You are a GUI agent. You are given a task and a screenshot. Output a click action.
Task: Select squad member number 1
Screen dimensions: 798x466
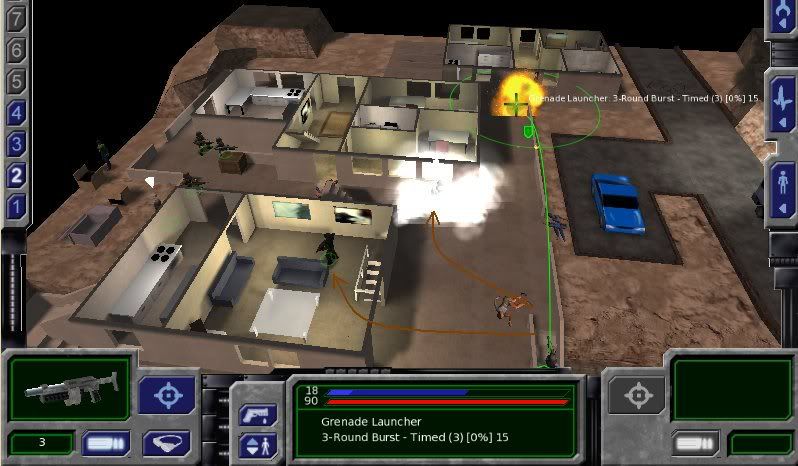(15, 208)
